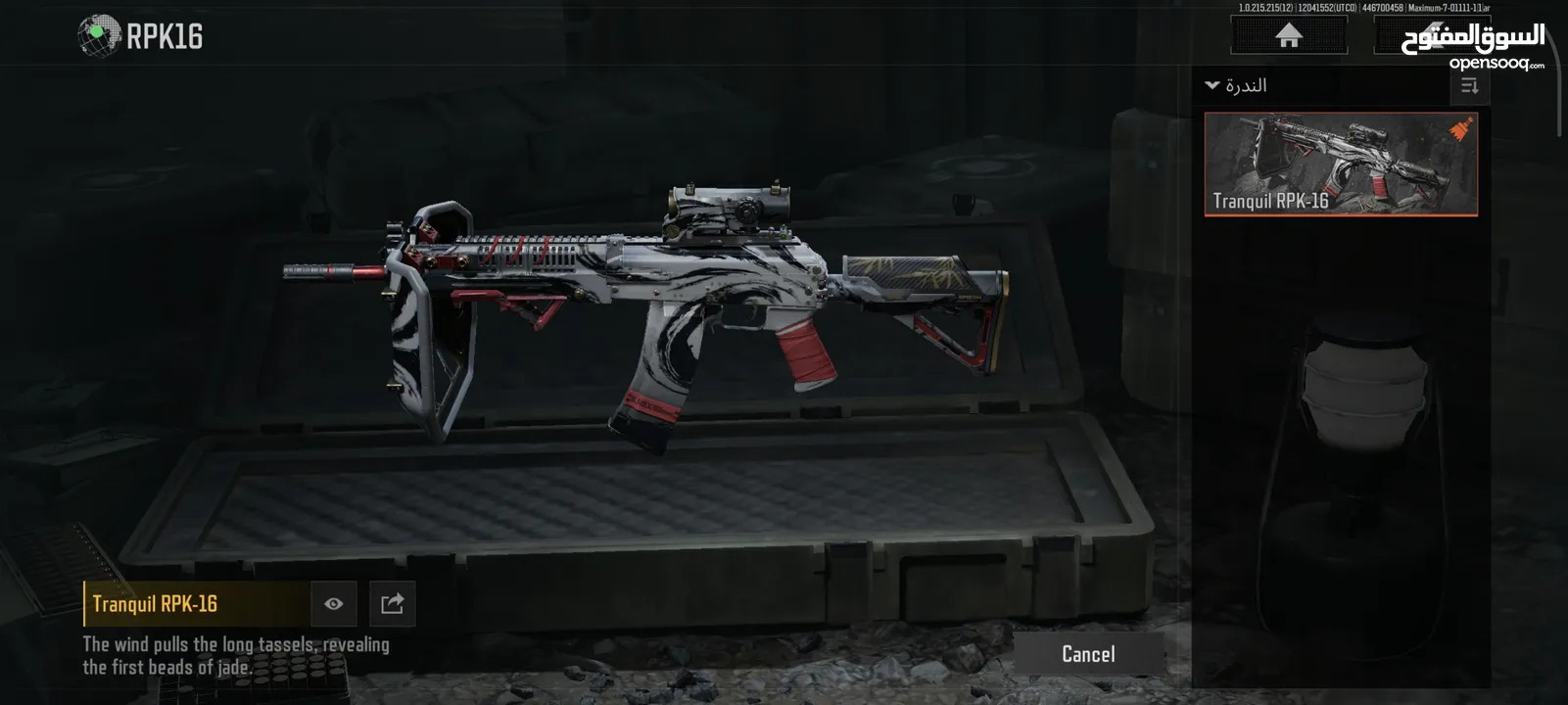Click the dotted LED home button panel
This screenshot has height=705, width=1568.
coord(1287,35)
